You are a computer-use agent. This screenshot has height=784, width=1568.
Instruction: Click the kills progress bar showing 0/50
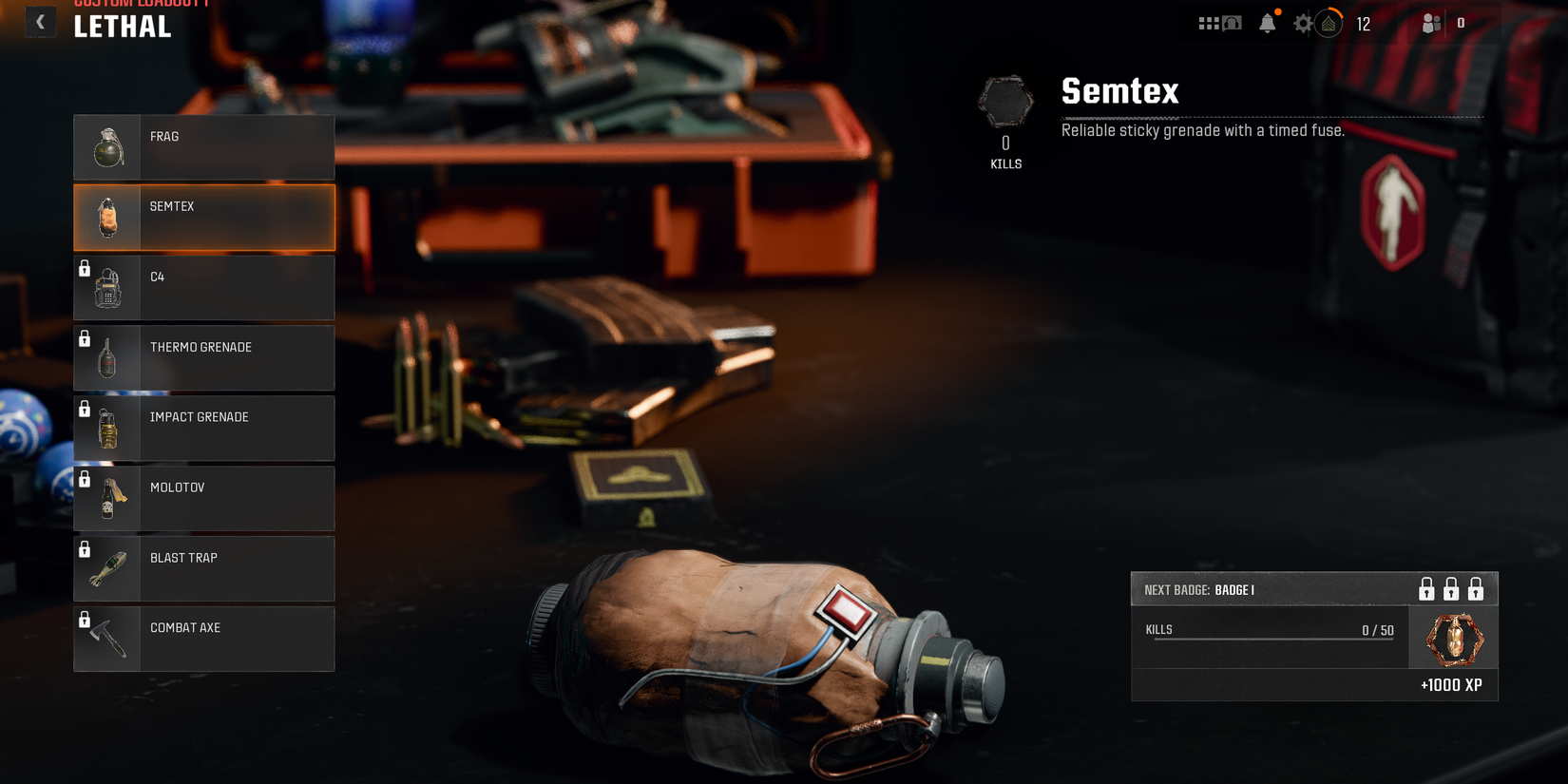coord(1273,638)
